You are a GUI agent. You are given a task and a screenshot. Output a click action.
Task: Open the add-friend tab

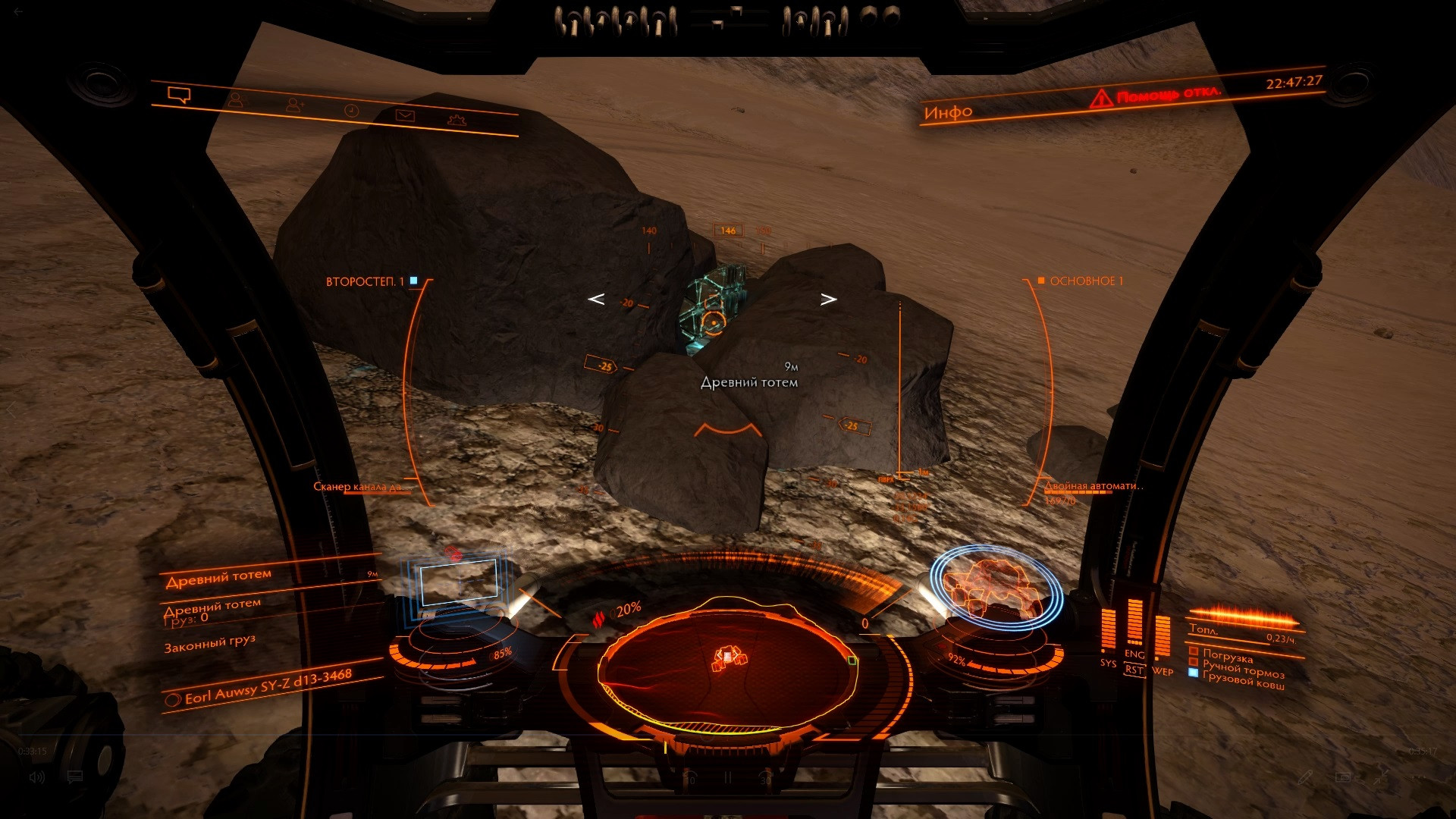[294, 106]
